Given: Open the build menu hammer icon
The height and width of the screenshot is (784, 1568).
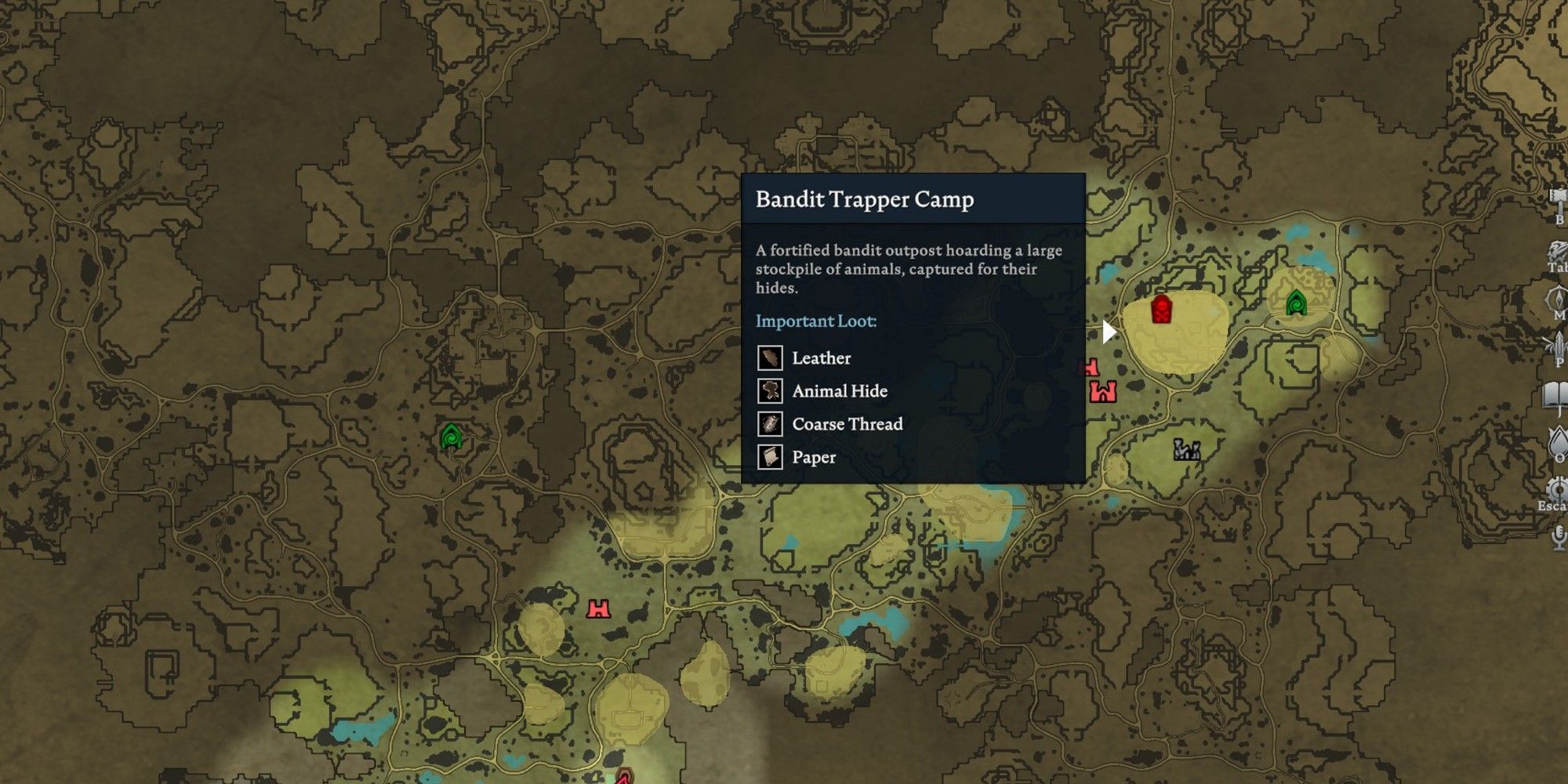Looking at the screenshot, I should point(1558,199).
